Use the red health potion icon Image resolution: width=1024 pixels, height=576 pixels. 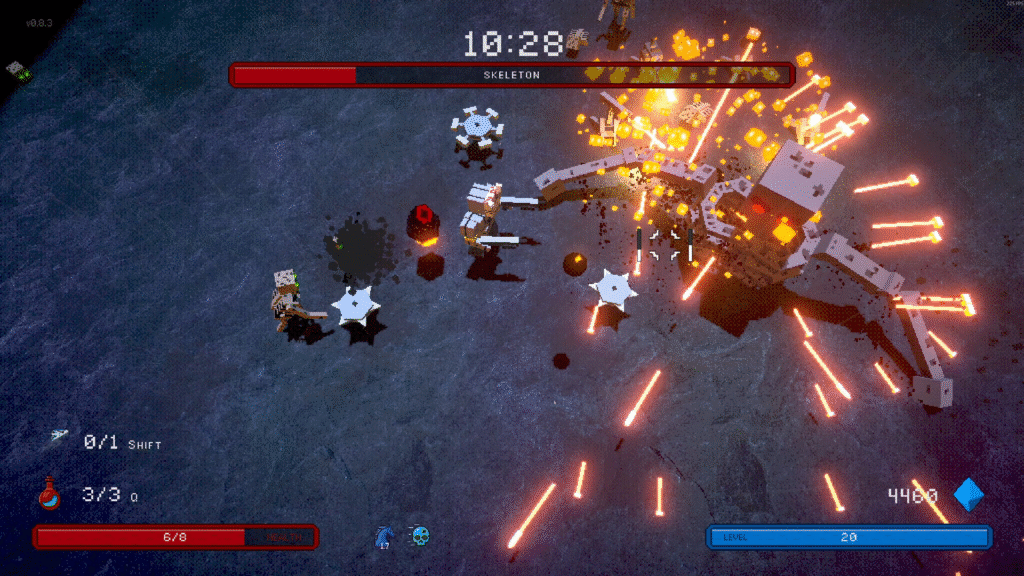coord(50,493)
